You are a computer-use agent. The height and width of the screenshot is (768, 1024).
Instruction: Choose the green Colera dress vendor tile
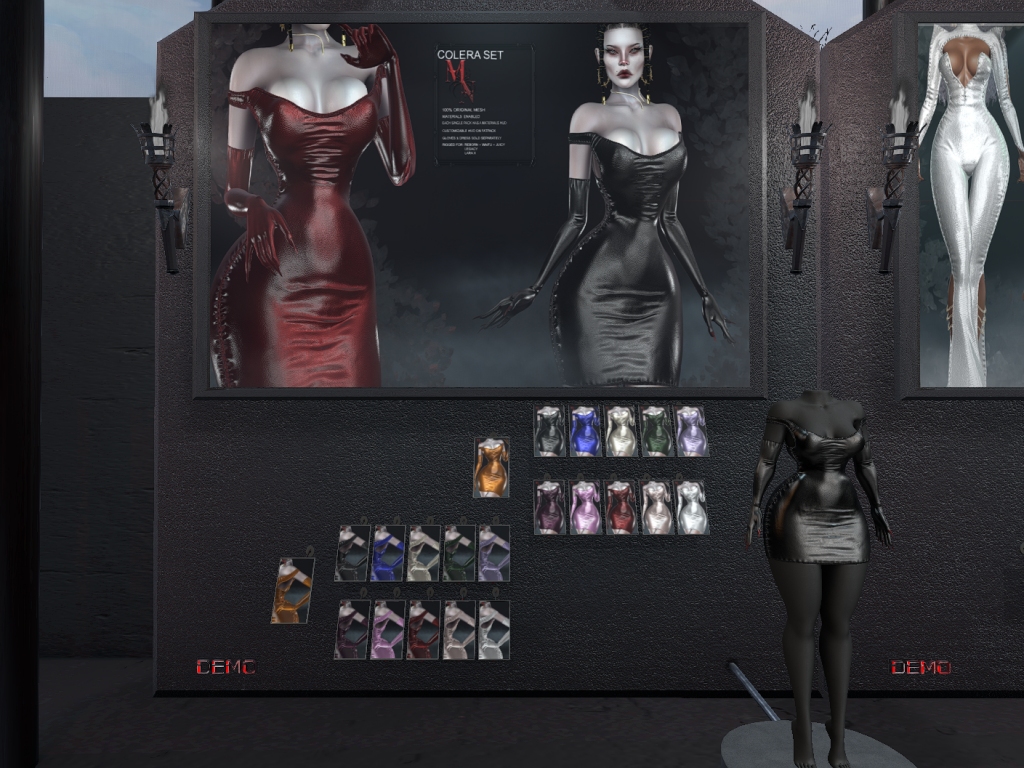pos(656,431)
